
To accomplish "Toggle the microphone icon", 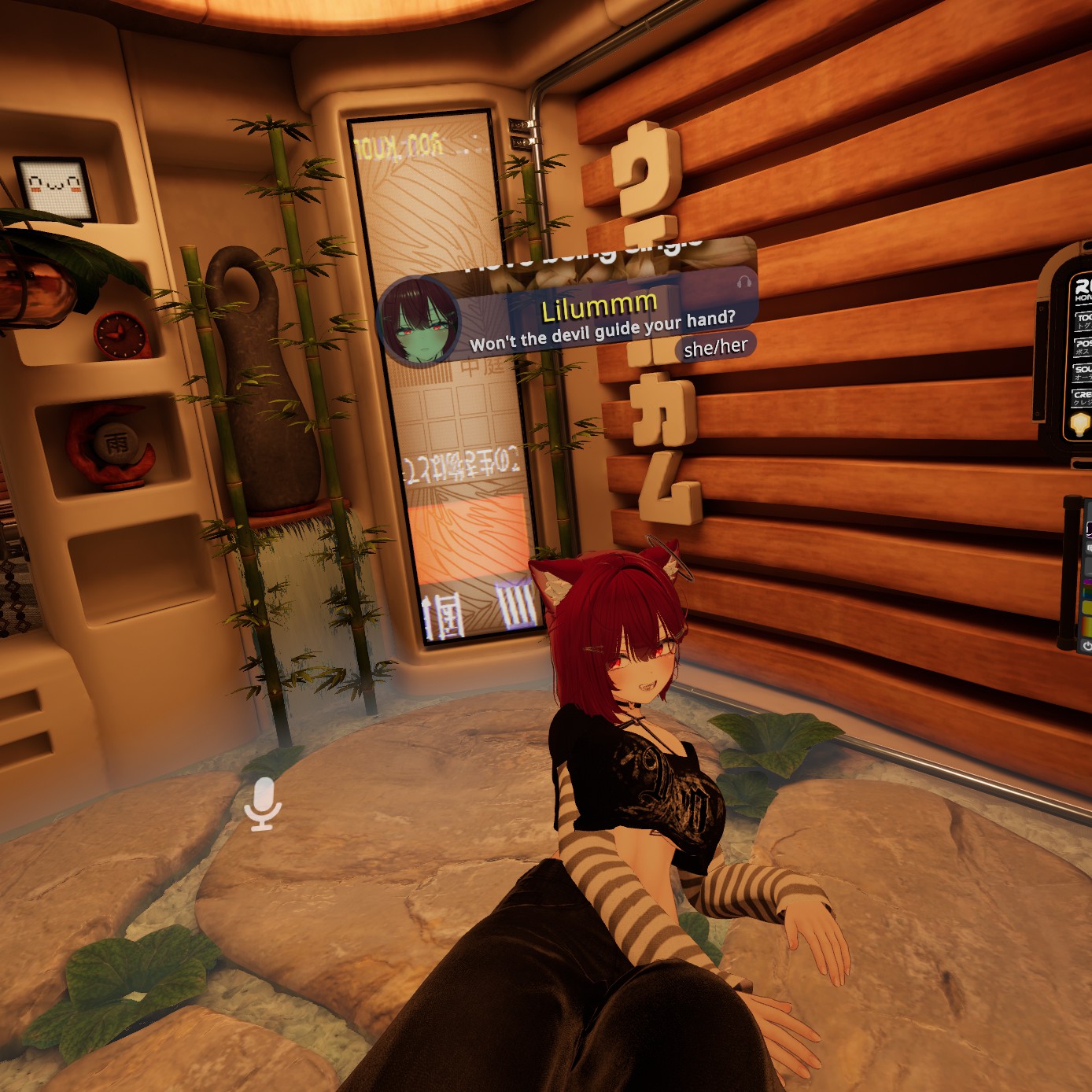I will (263, 803).
